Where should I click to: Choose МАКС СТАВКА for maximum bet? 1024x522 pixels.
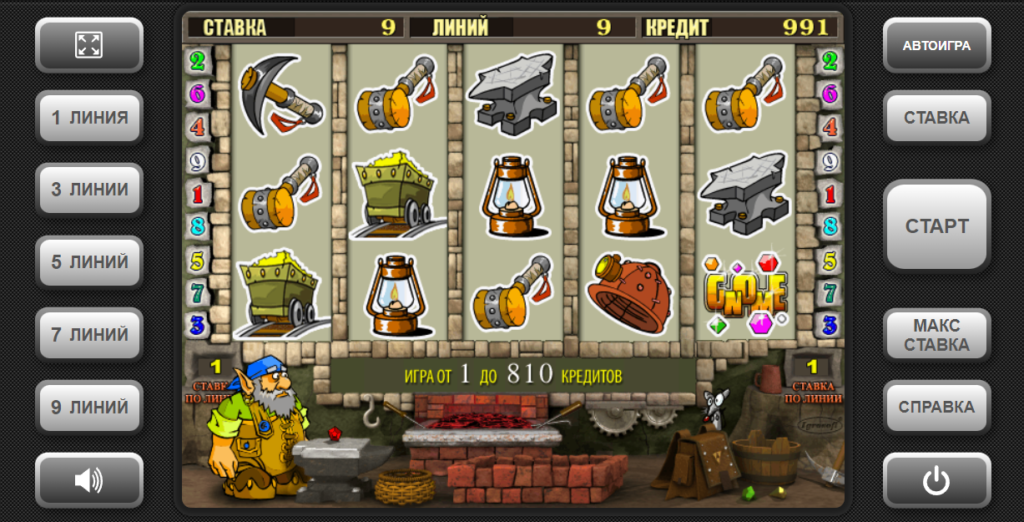click(x=936, y=334)
